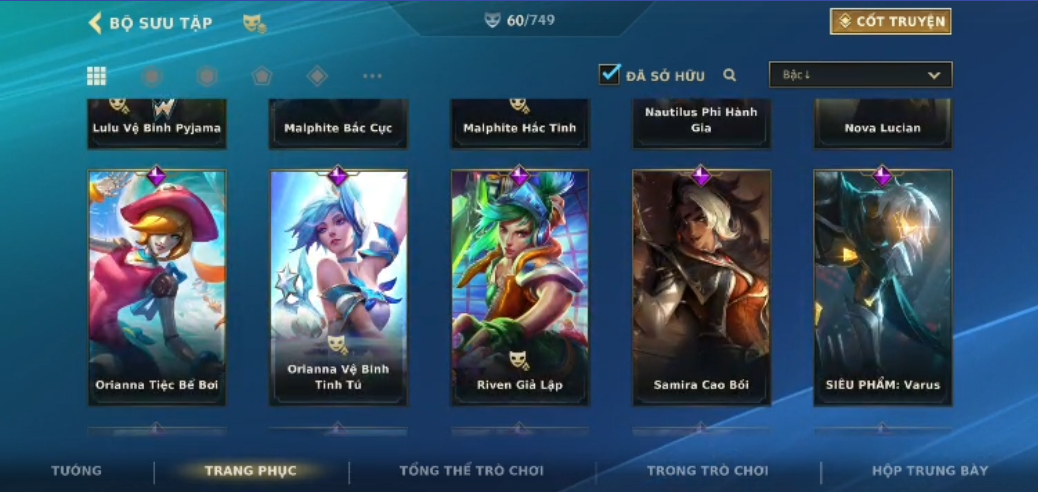Select the Orianna Tiệc Bể Bơi skin
The image size is (1038, 492).
(x=157, y=288)
